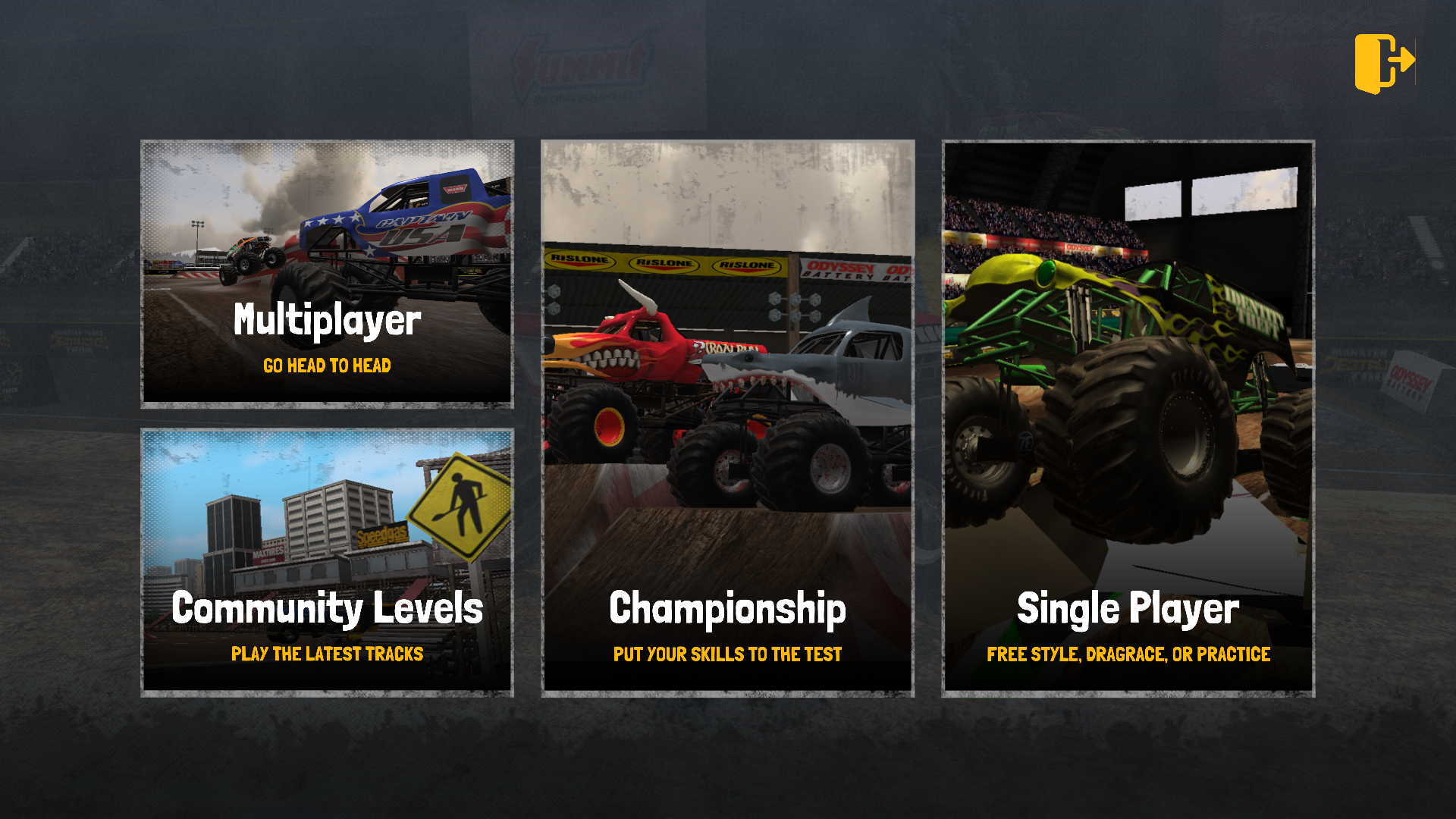
Task: Click the Community Levels title text
Action: click(x=328, y=607)
